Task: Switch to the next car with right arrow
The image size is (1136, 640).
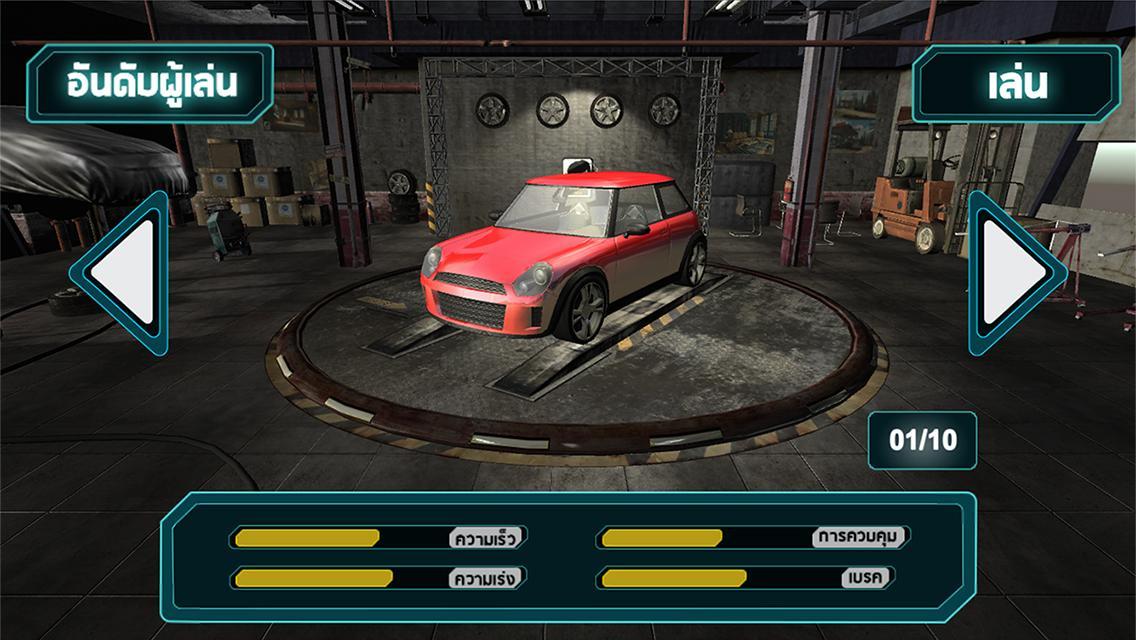Action: [1012, 272]
